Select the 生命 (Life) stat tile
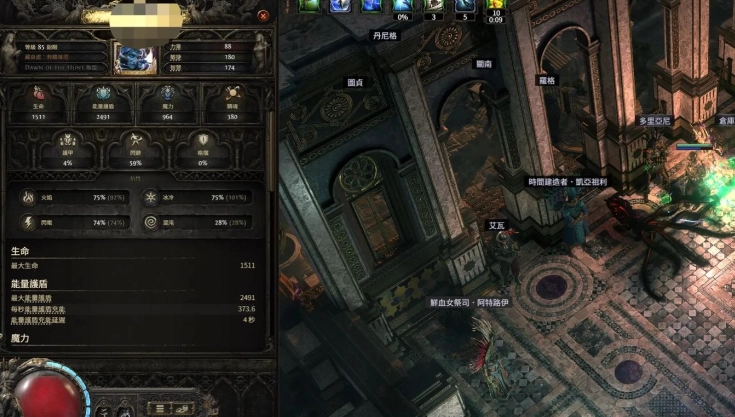This screenshot has width=735, height=417. [x=37, y=104]
